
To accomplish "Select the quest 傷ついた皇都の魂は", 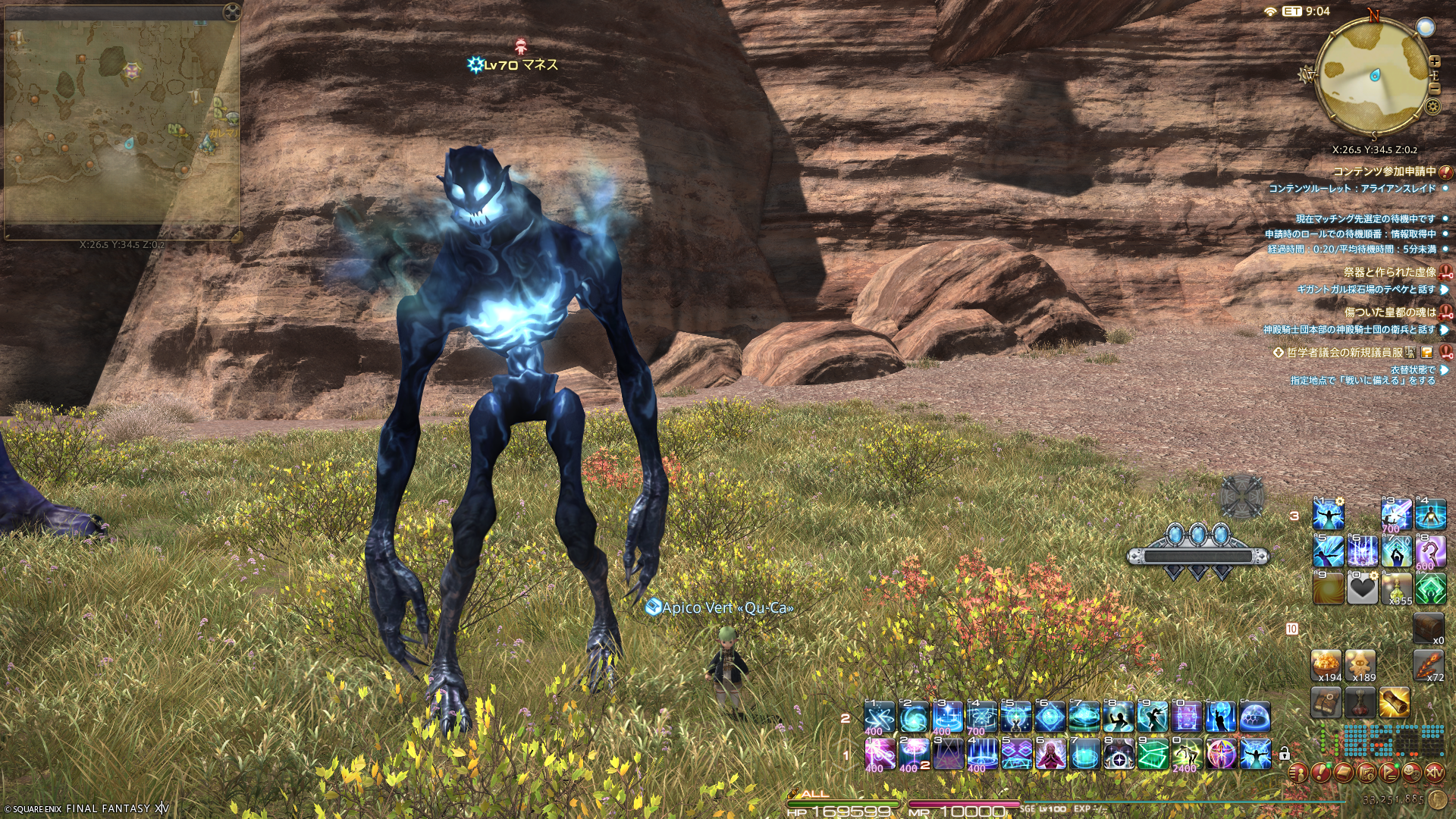I will tap(1389, 312).
